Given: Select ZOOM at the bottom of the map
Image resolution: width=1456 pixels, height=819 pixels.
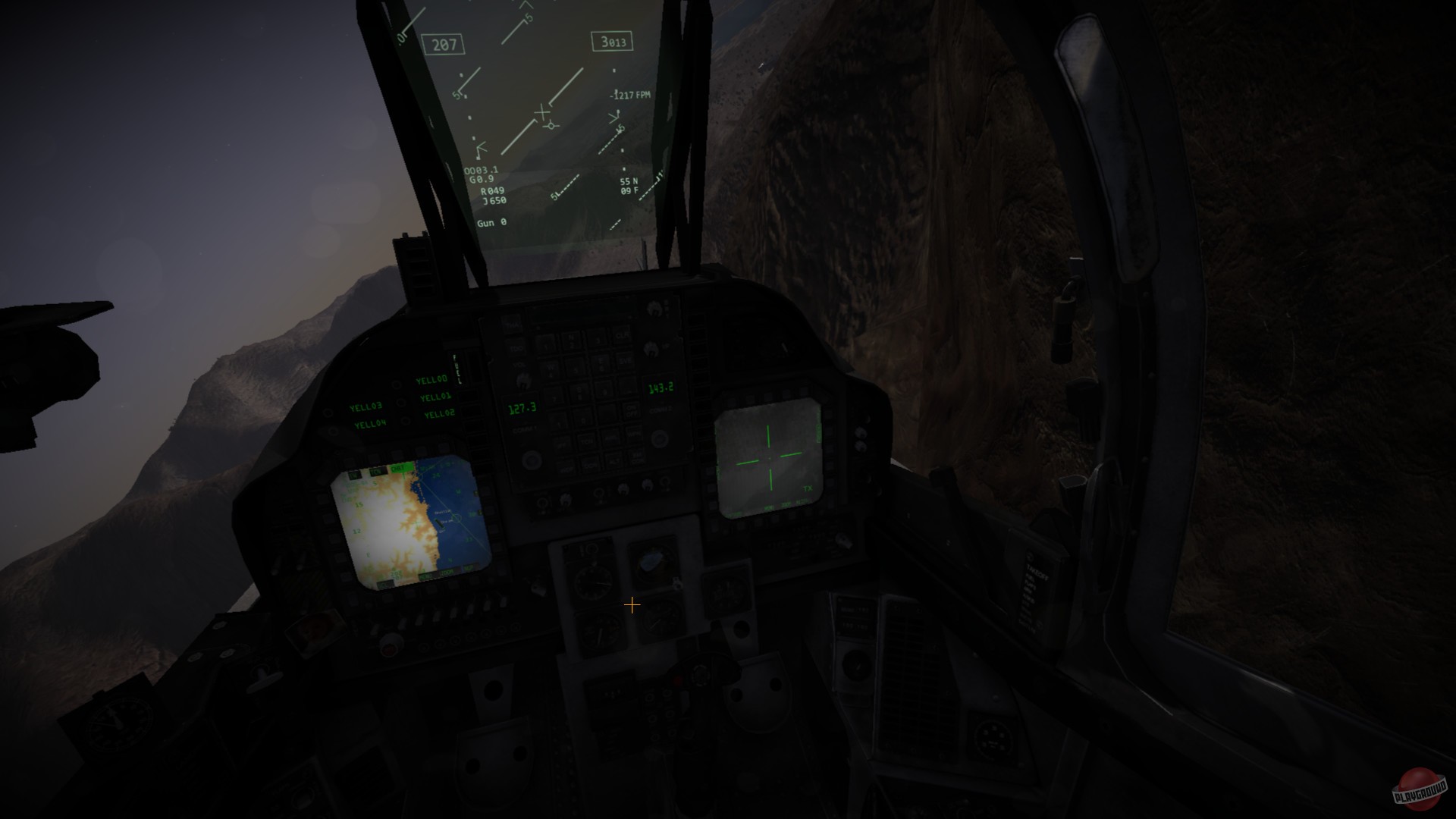Looking at the screenshot, I should (446, 571).
